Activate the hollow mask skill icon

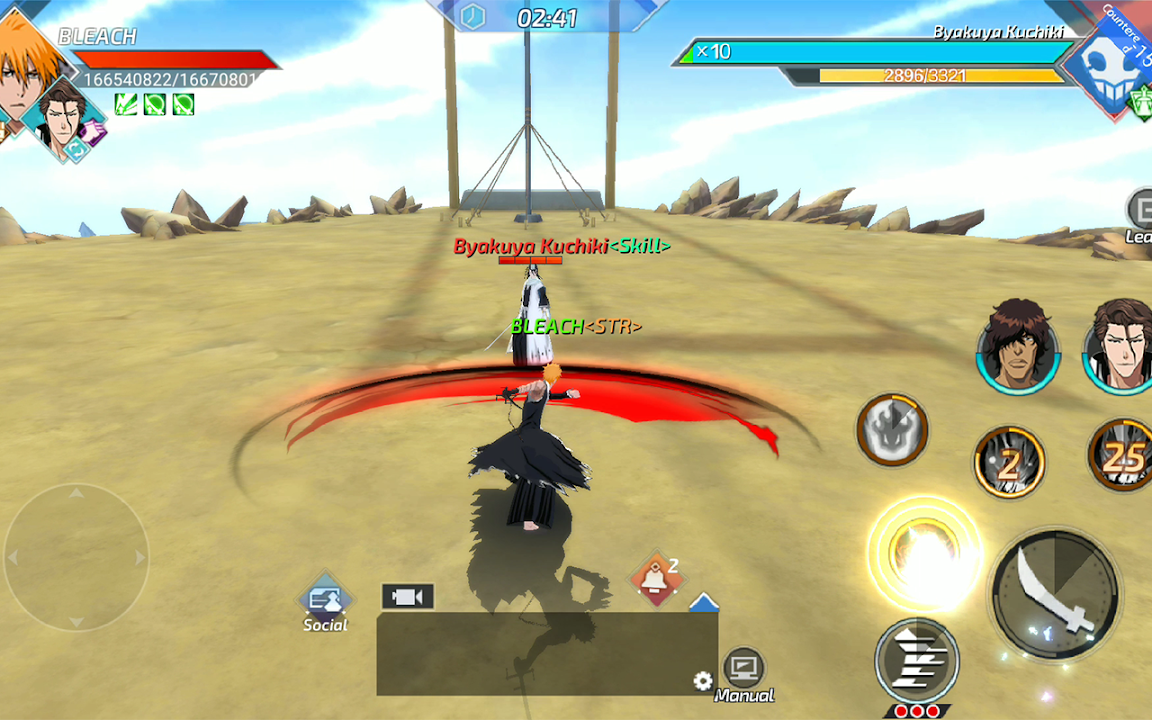pos(892,430)
